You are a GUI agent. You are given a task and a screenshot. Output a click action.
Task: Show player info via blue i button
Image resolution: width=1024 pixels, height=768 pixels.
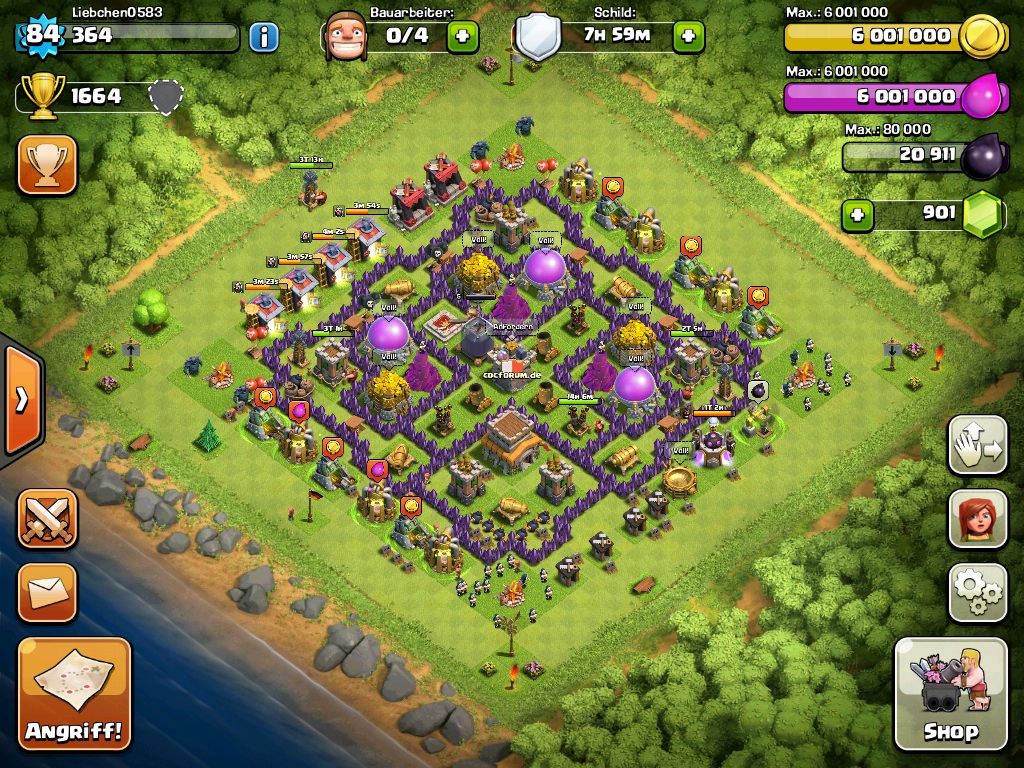[x=263, y=37]
